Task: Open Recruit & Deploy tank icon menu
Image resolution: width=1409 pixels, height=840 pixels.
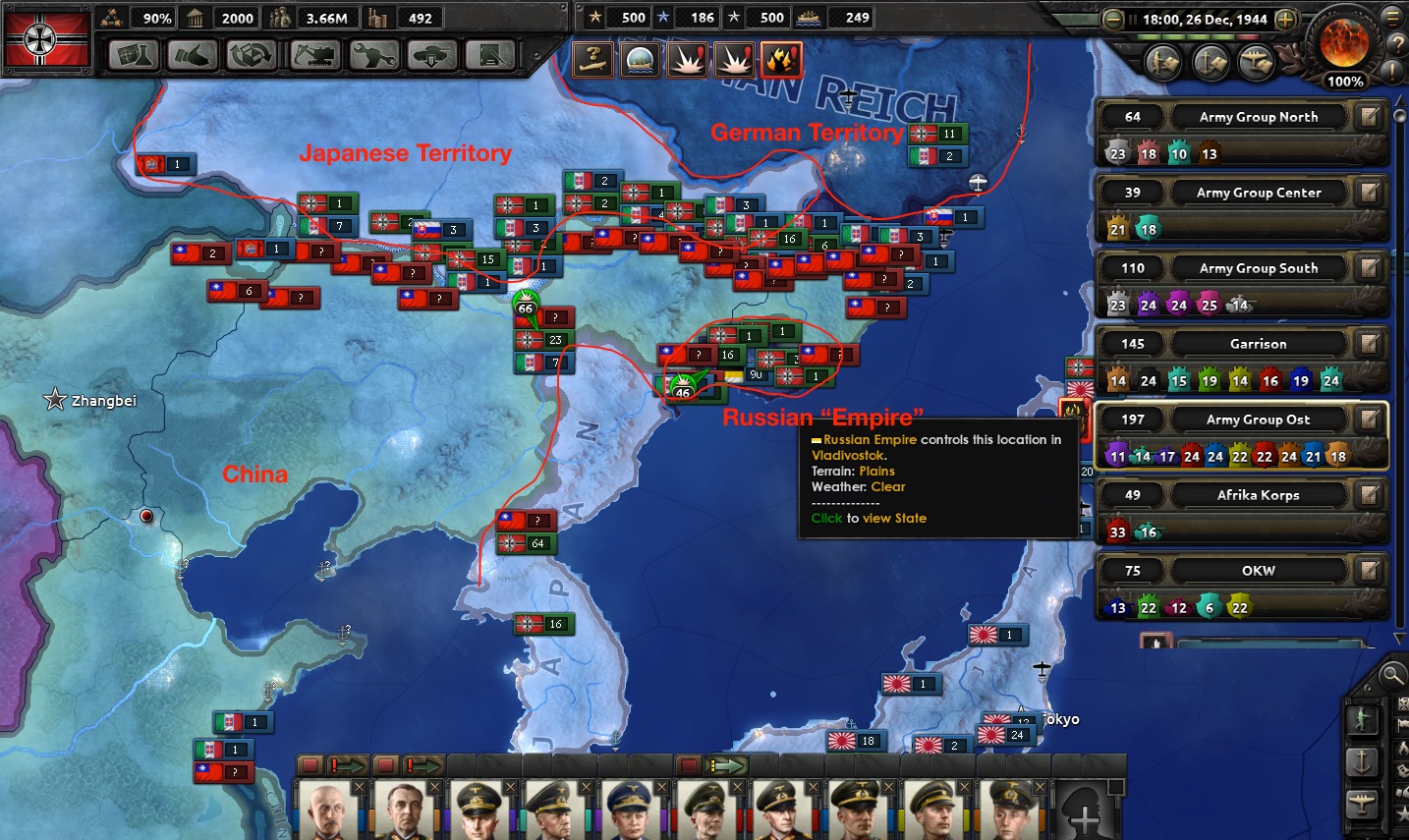Action: (x=431, y=57)
